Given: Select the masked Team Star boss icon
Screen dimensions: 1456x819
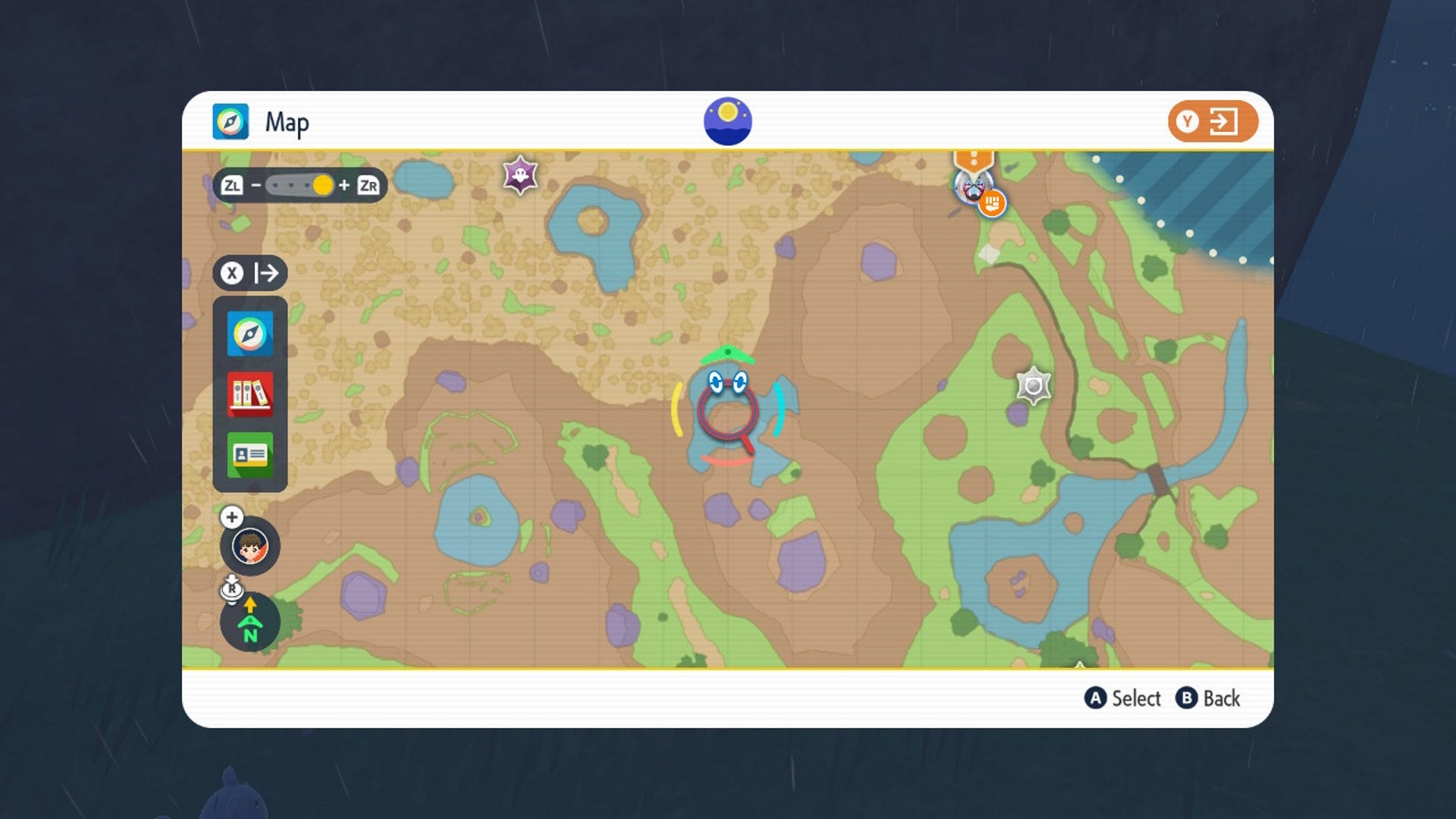Looking at the screenshot, I should [x=974, y=190].
